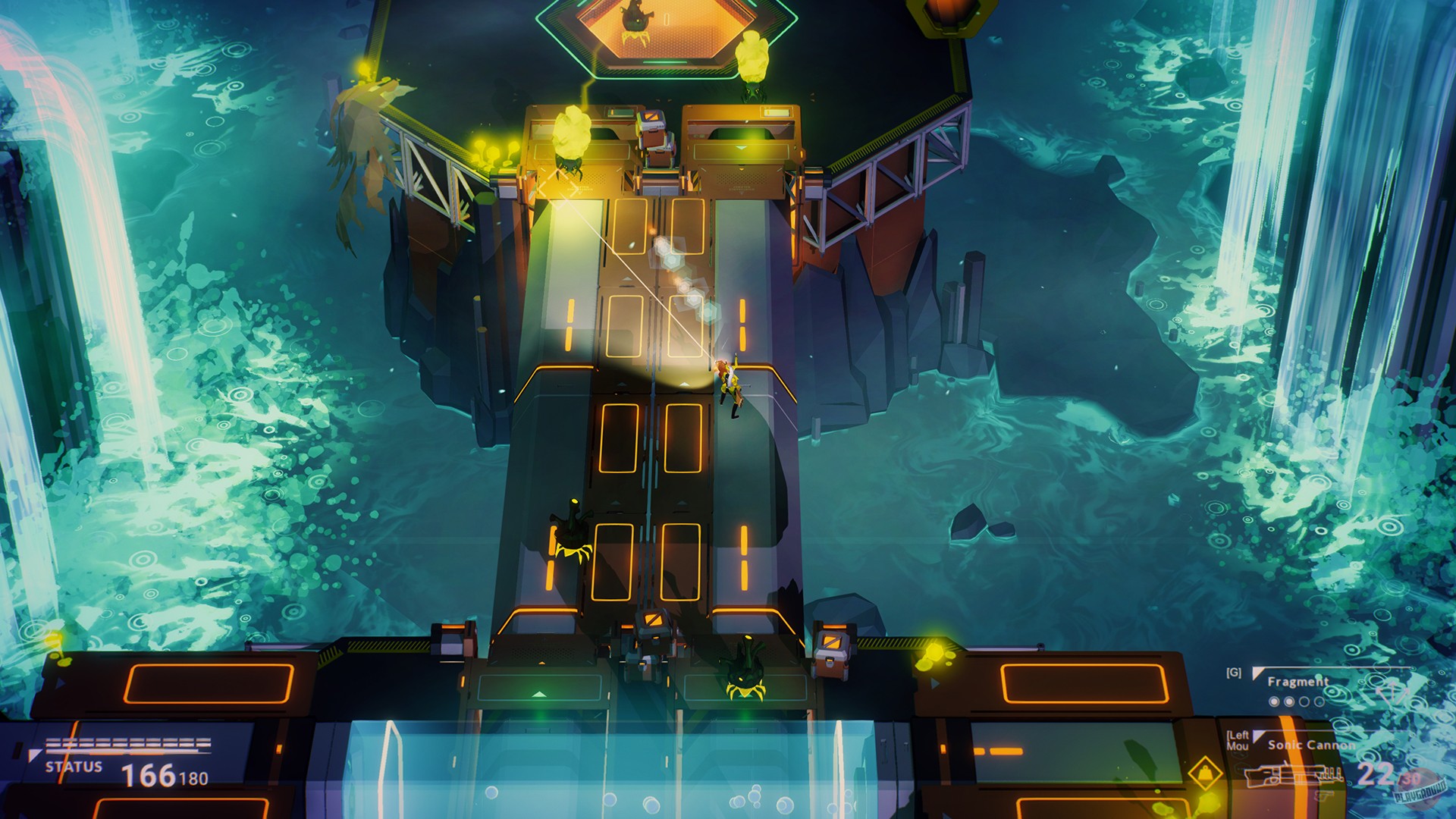Select the Fragment panel label
The width and height of the screenshot is (1456, 819).
click(x=1298, y=682)
